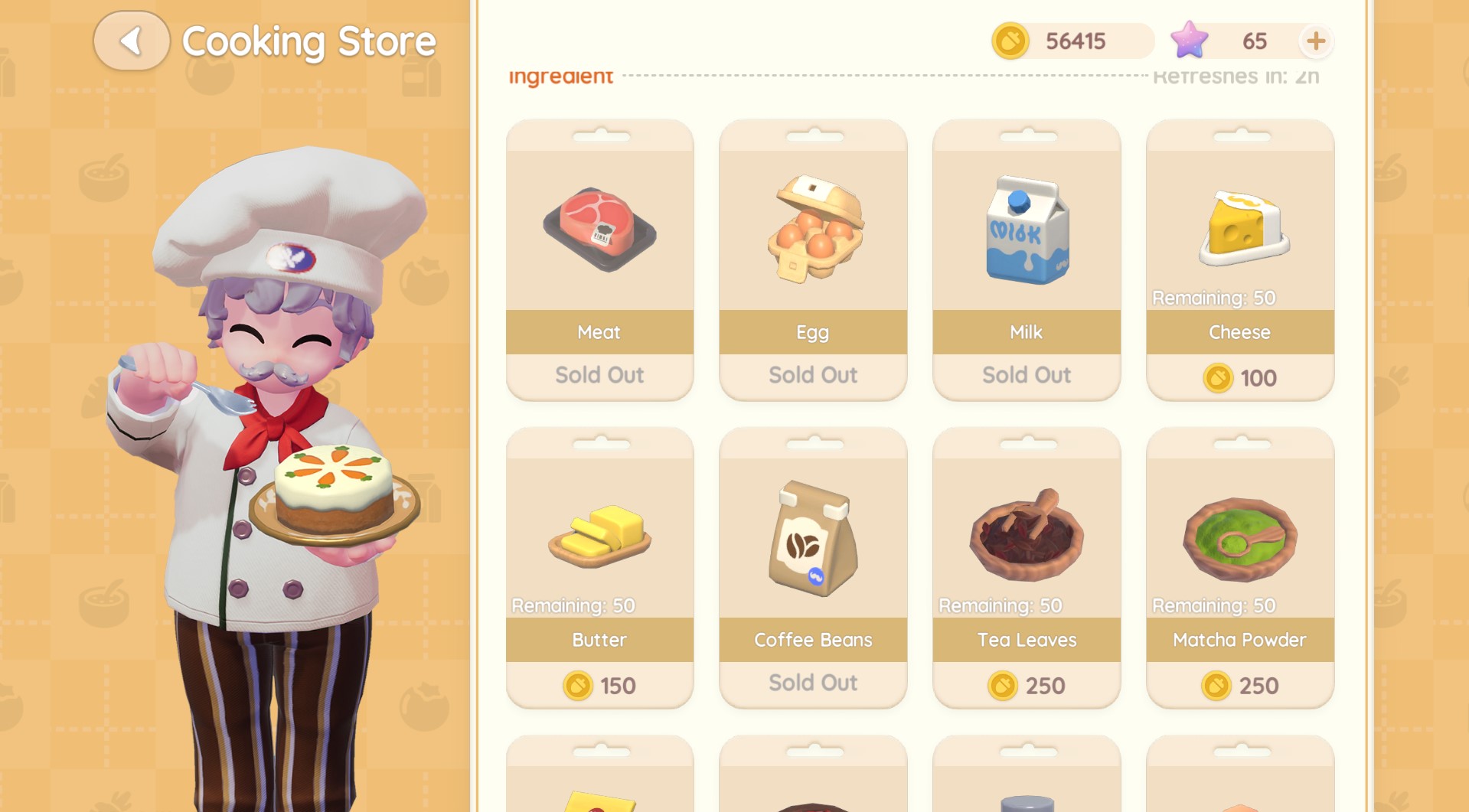1469x812 pixels.
Task: Tap the back arrow to leave Cooking Store
Action: (x=131, y=41)
